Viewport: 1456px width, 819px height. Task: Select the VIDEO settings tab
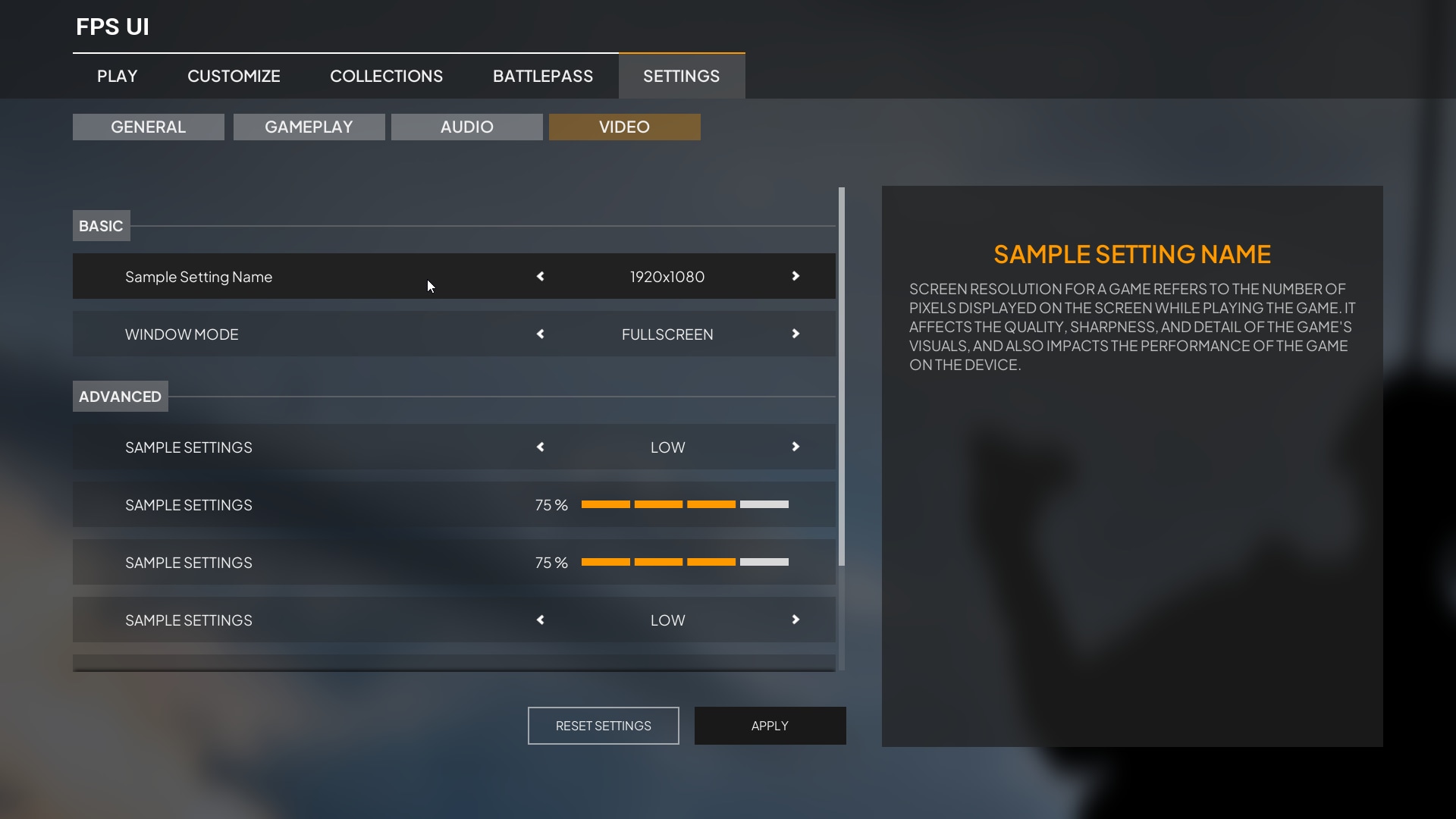(624, 127)
